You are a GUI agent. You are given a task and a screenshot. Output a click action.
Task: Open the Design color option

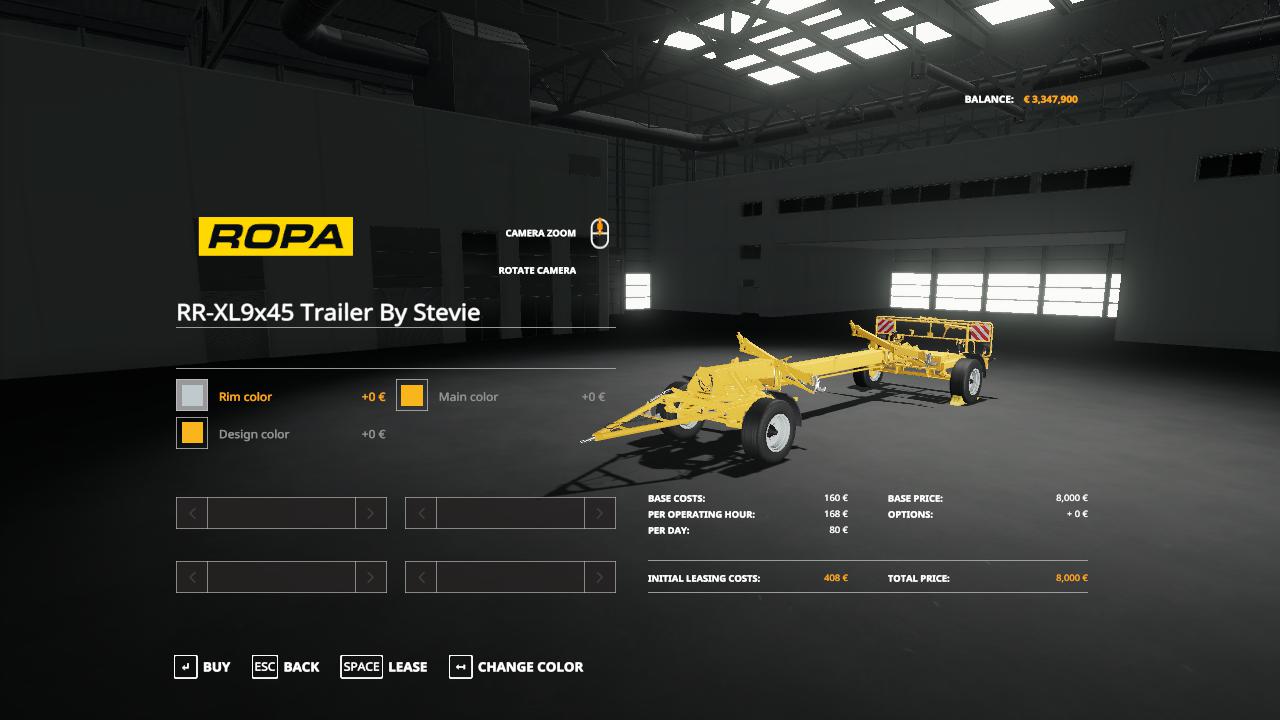coord(192,433)
